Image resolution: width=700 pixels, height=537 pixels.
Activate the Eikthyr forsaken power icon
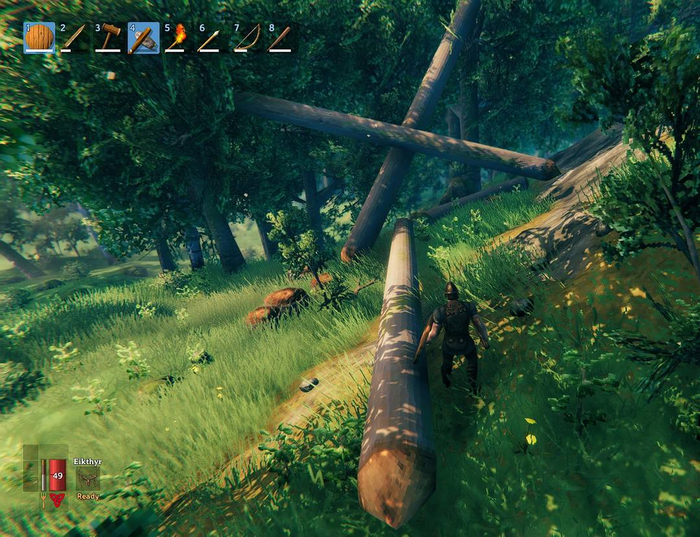[x=87, y=479]
